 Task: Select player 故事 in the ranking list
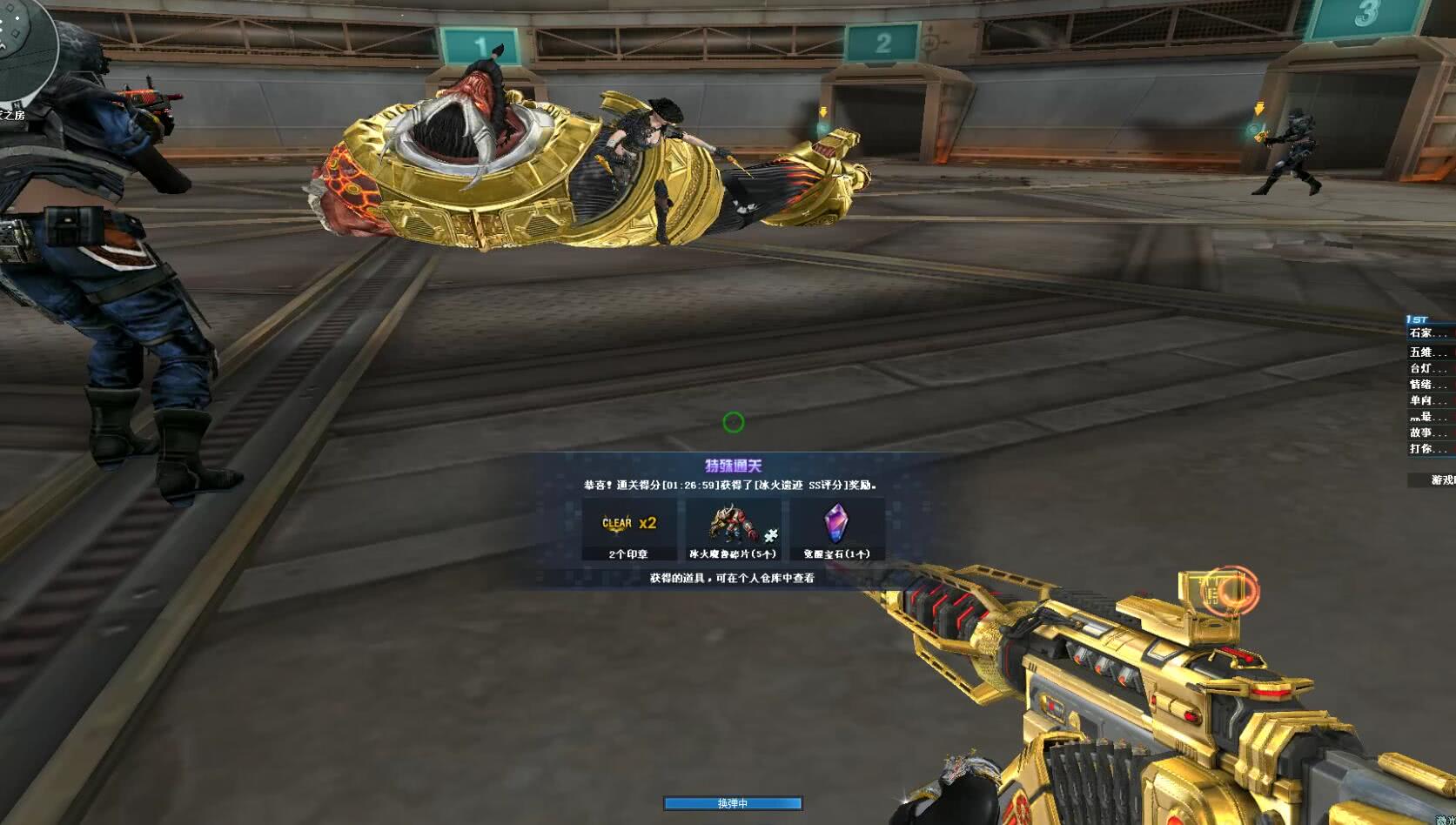pos(1427,433)
